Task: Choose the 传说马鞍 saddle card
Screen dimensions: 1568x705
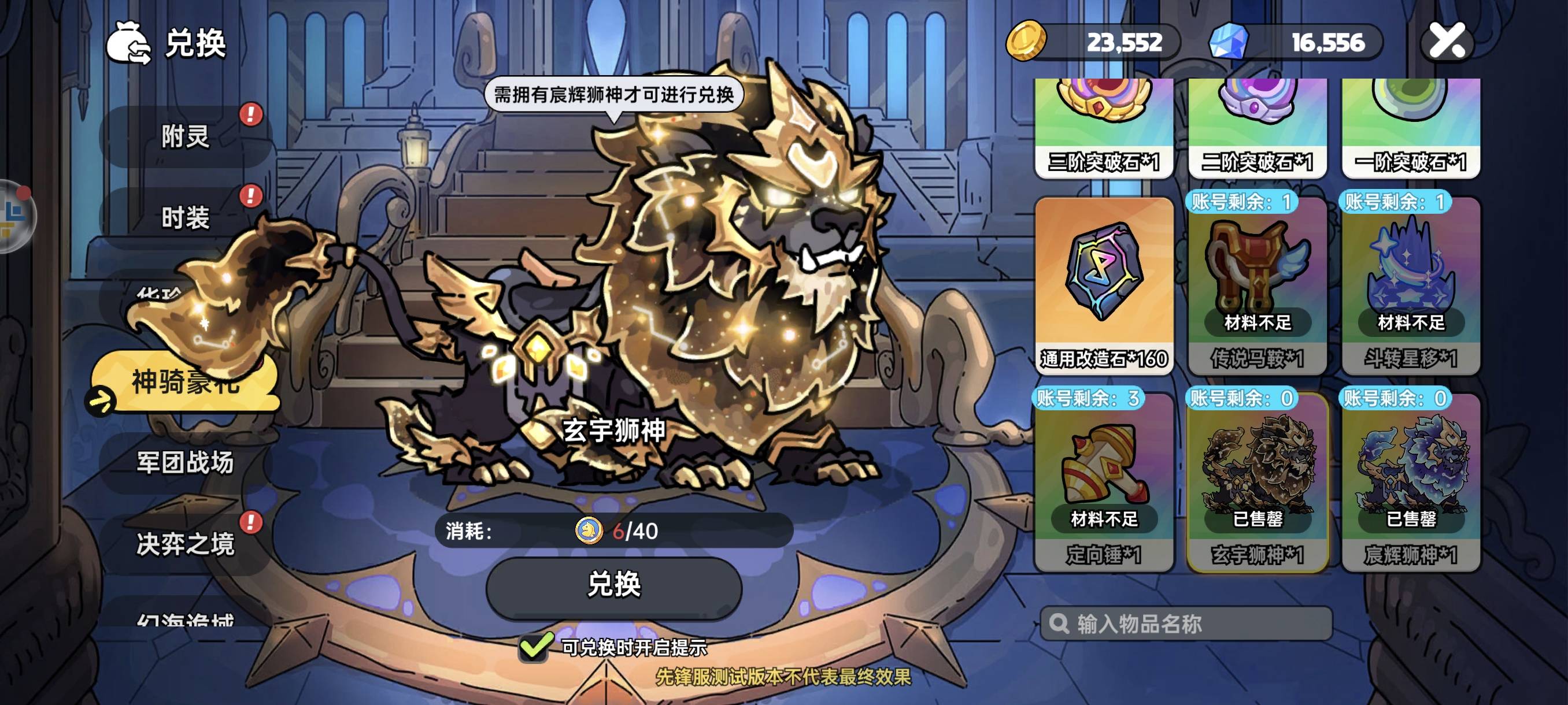Action: [x=1257, y=285]
